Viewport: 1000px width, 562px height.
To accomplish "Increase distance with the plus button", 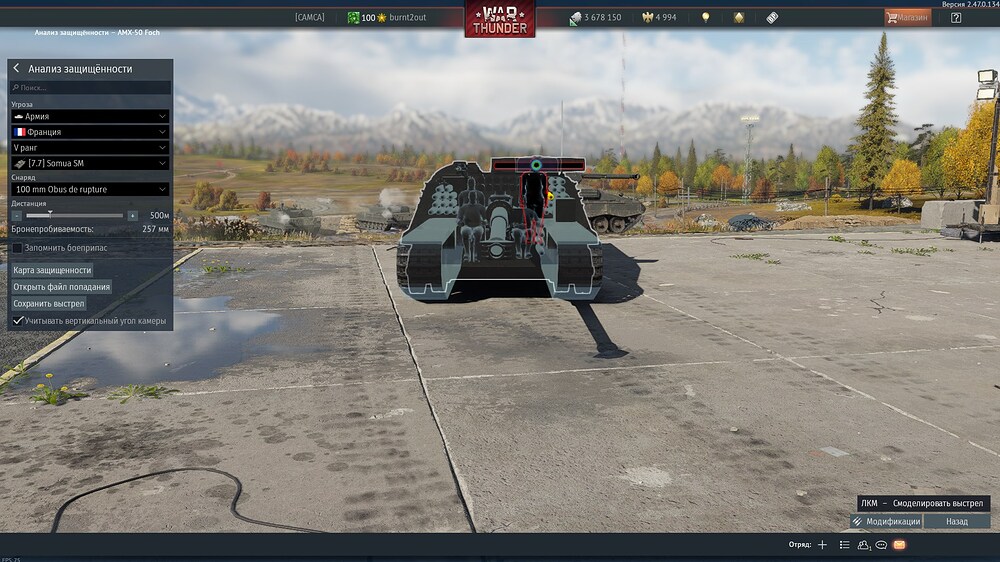I will (x=132, y=216).
